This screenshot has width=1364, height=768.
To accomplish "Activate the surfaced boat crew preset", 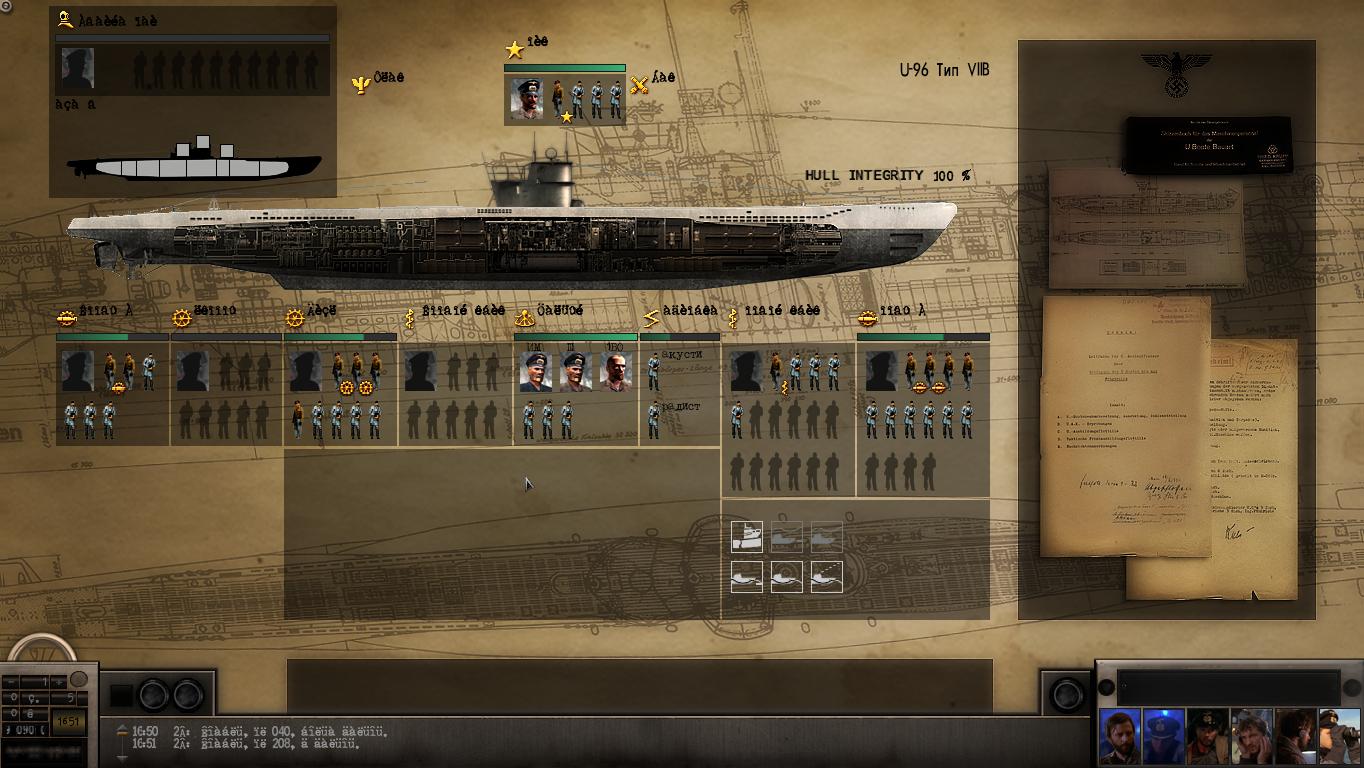I will point(746,537).
